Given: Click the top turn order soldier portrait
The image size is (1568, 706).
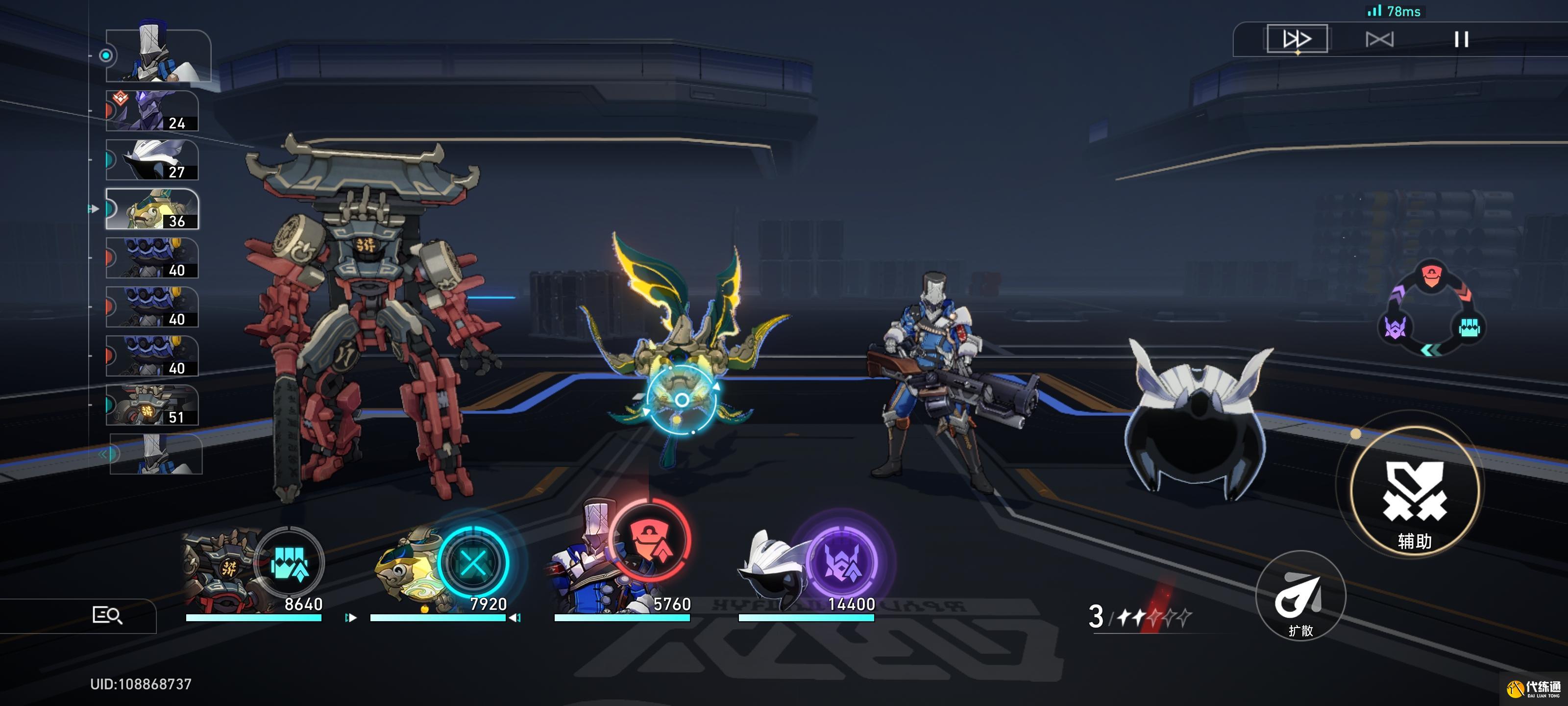Looking at the screenshot, I should coord(158,56).
